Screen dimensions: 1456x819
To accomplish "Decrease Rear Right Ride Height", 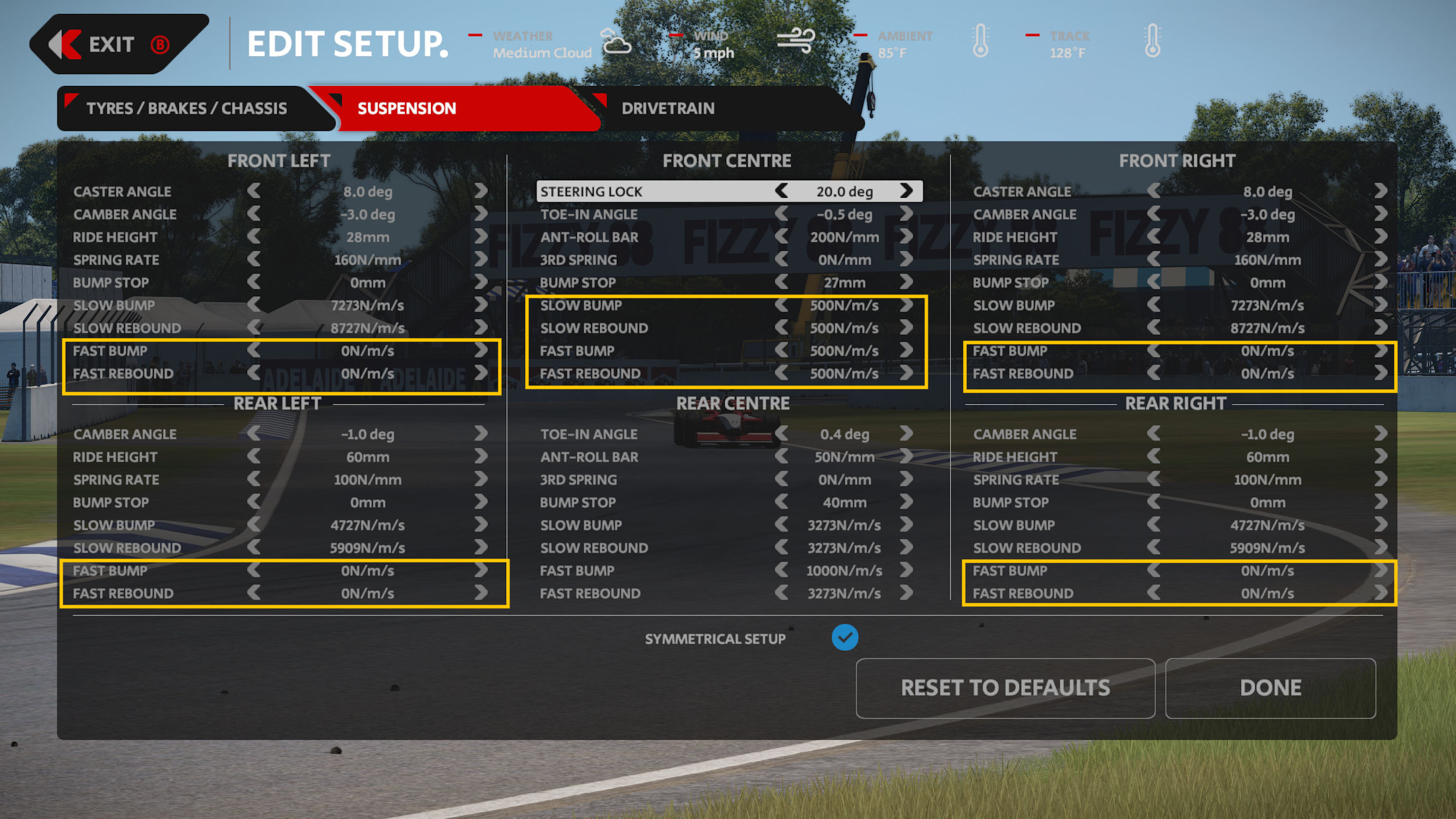I will [1154, 457].
